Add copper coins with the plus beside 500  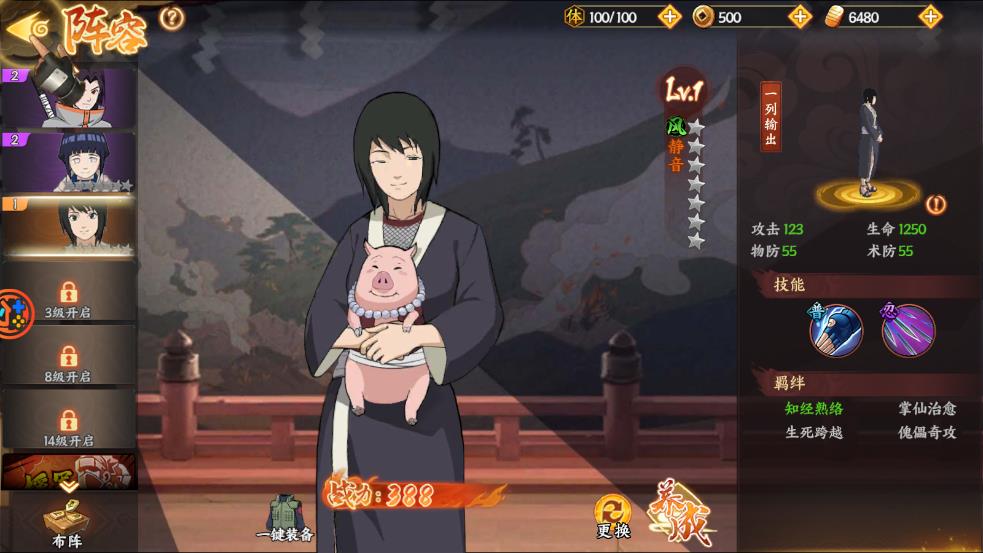coord(799,17)
